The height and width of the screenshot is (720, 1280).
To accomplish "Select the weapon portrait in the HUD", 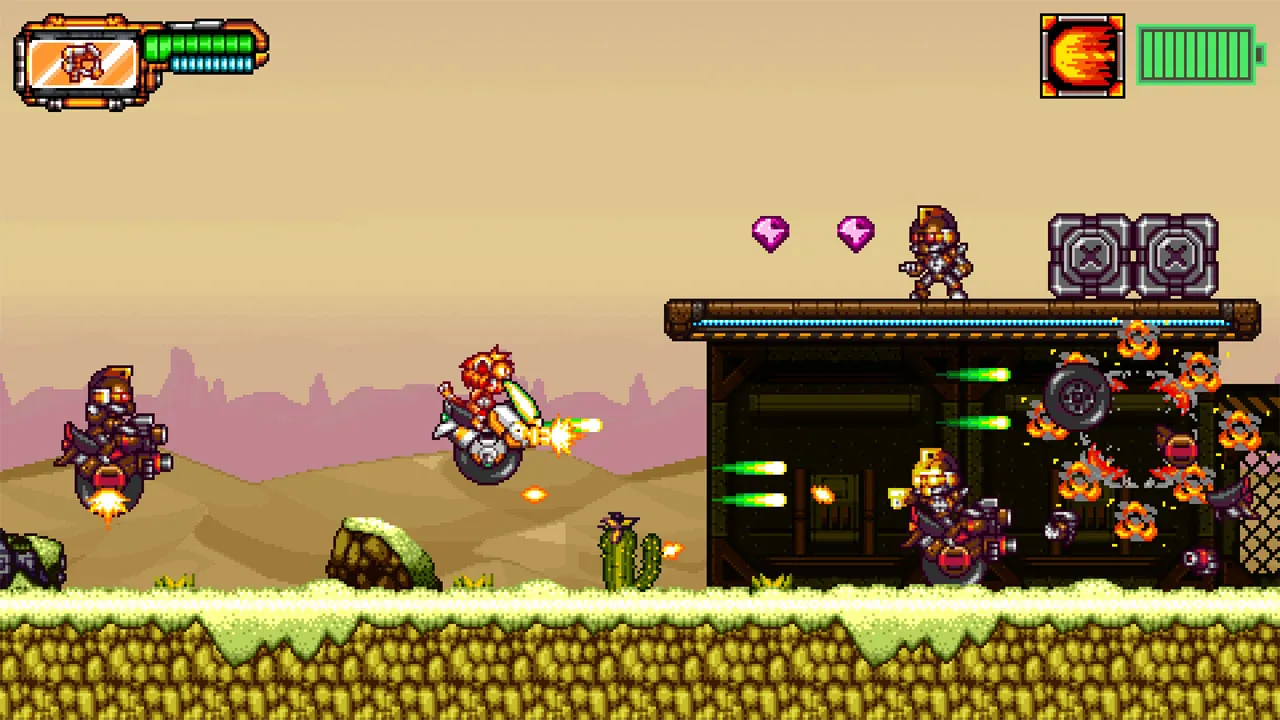I will coord(82,62).
